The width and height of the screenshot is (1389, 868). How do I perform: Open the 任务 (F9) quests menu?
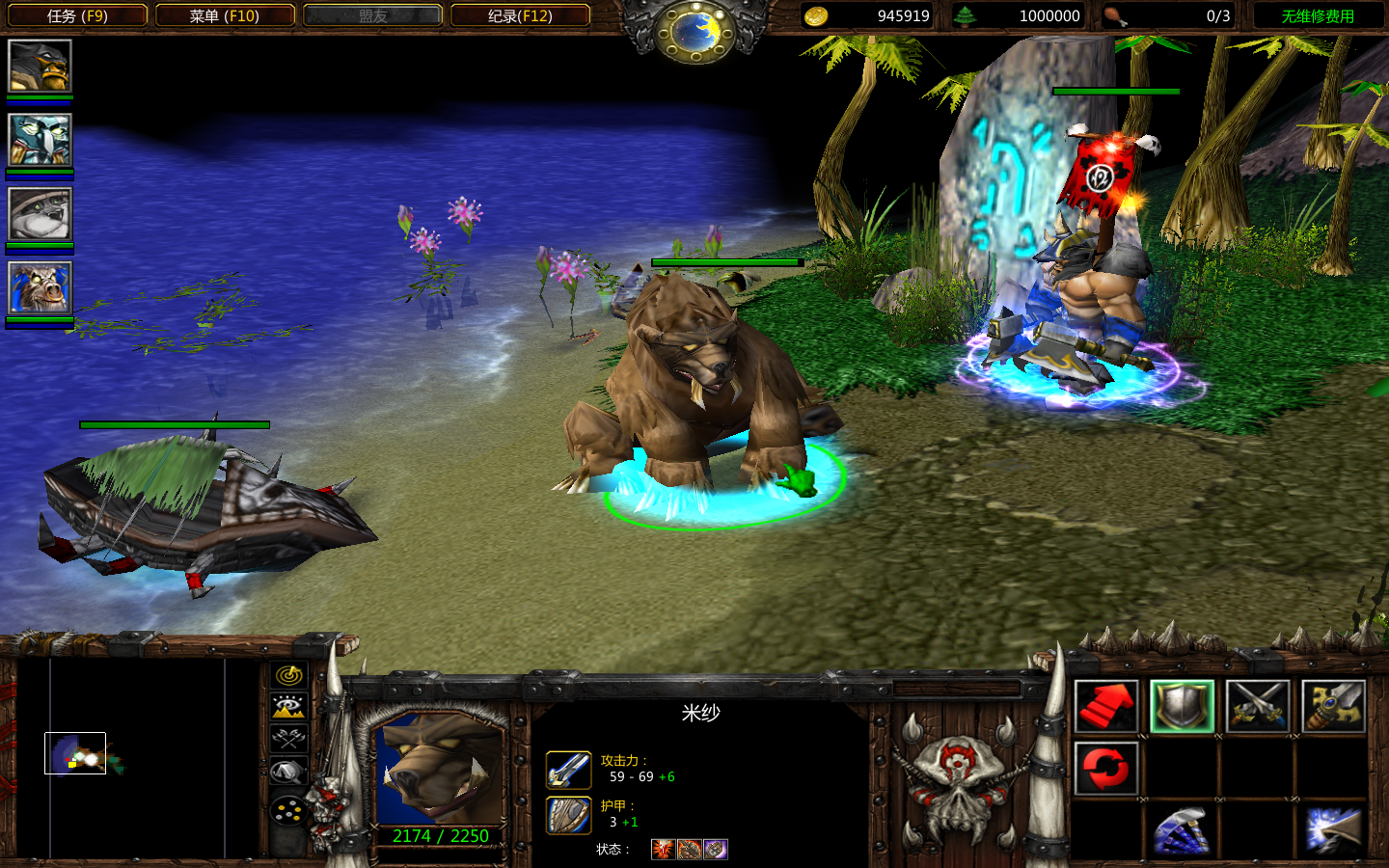click(77, 15)
